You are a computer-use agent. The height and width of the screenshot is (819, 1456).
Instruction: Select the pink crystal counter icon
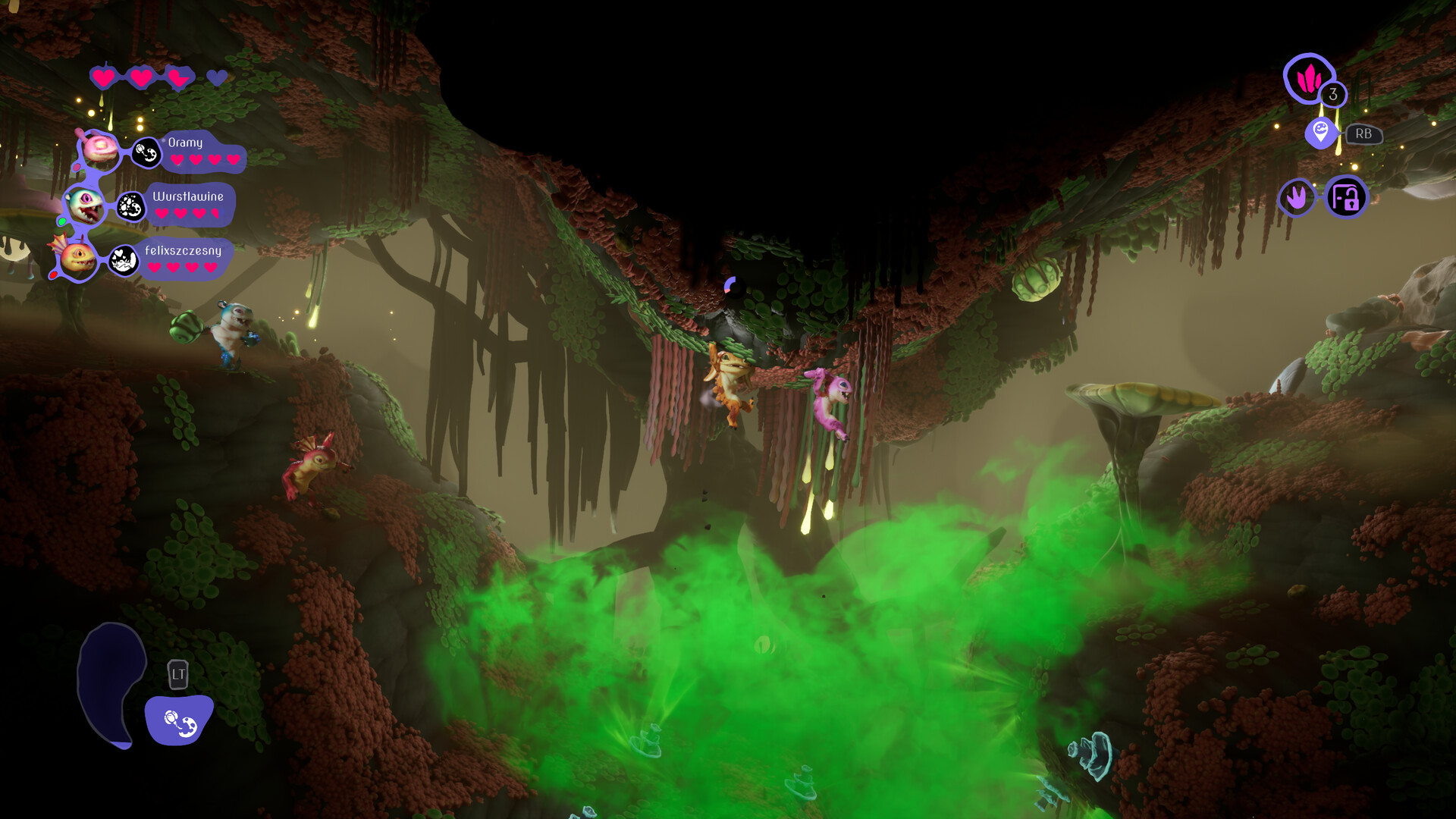[x=1308, y=77]
